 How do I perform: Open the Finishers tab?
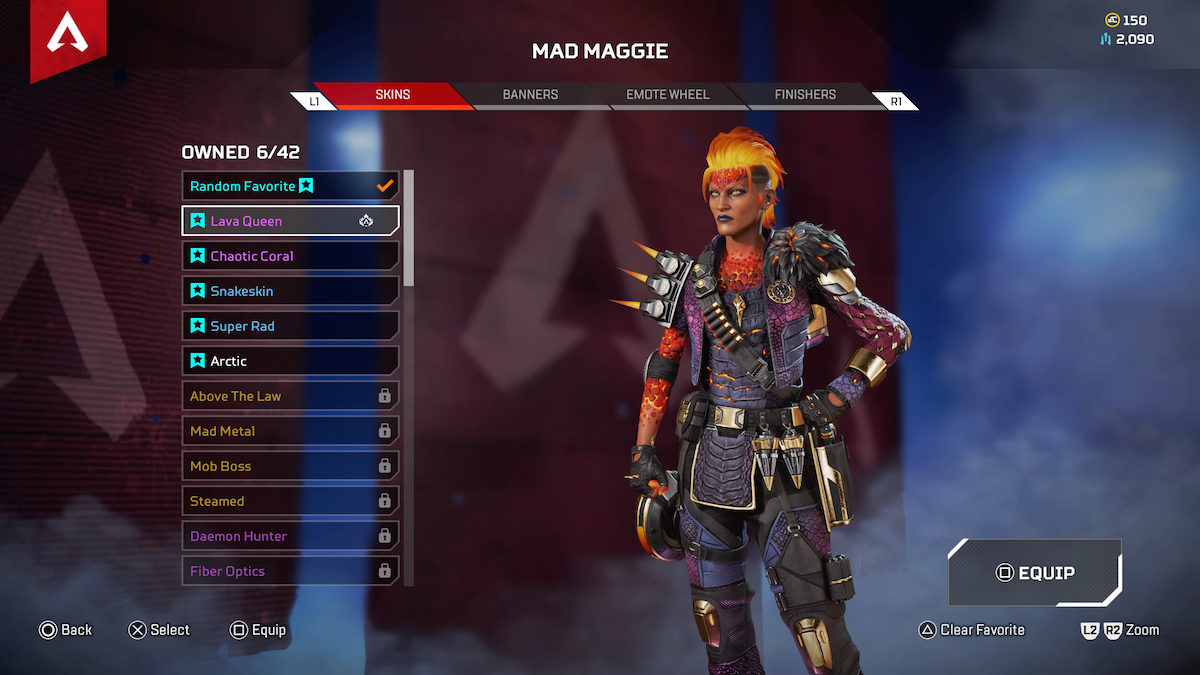coord(805,95)
